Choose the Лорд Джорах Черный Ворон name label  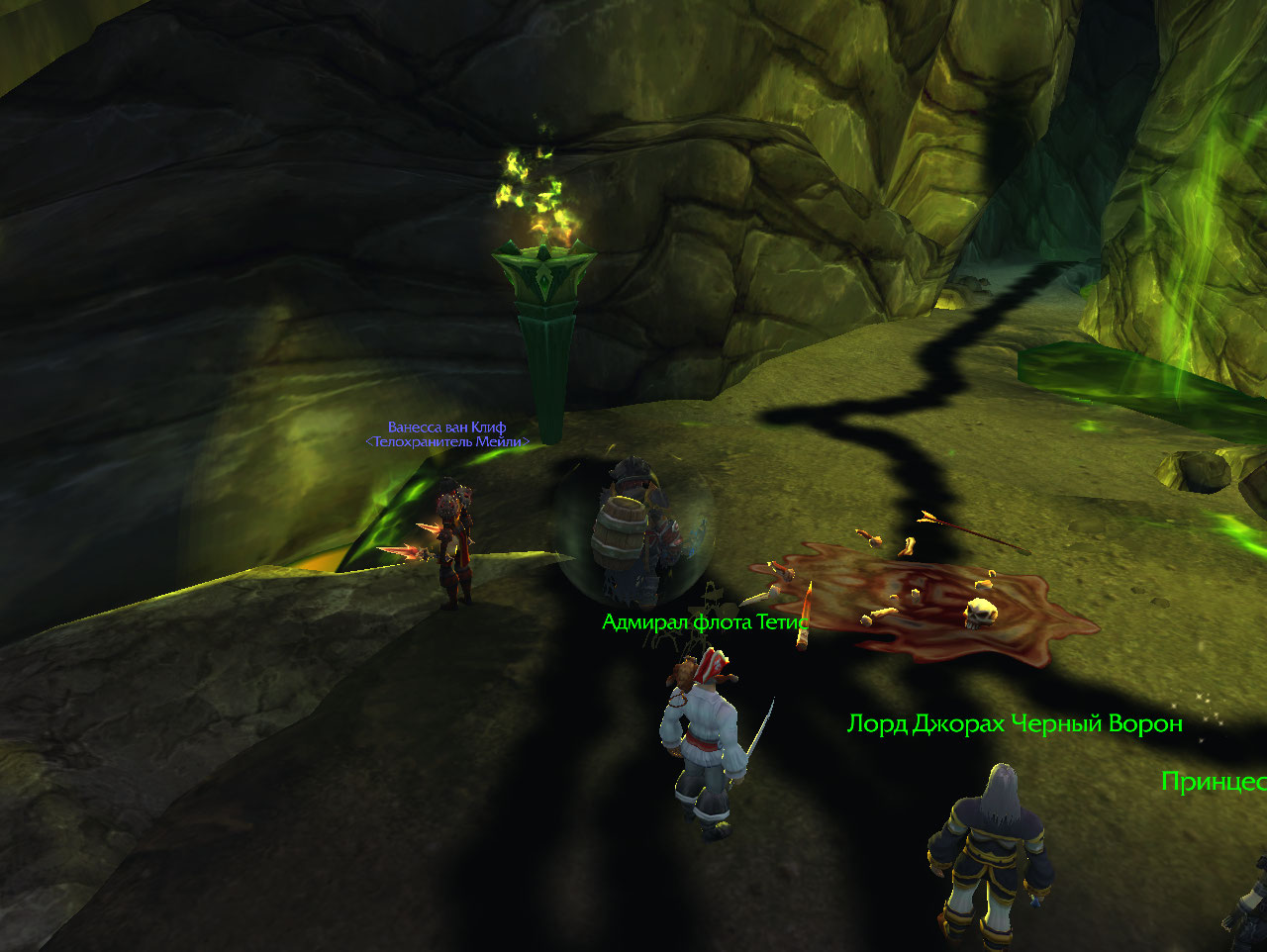coord(1015,724)
